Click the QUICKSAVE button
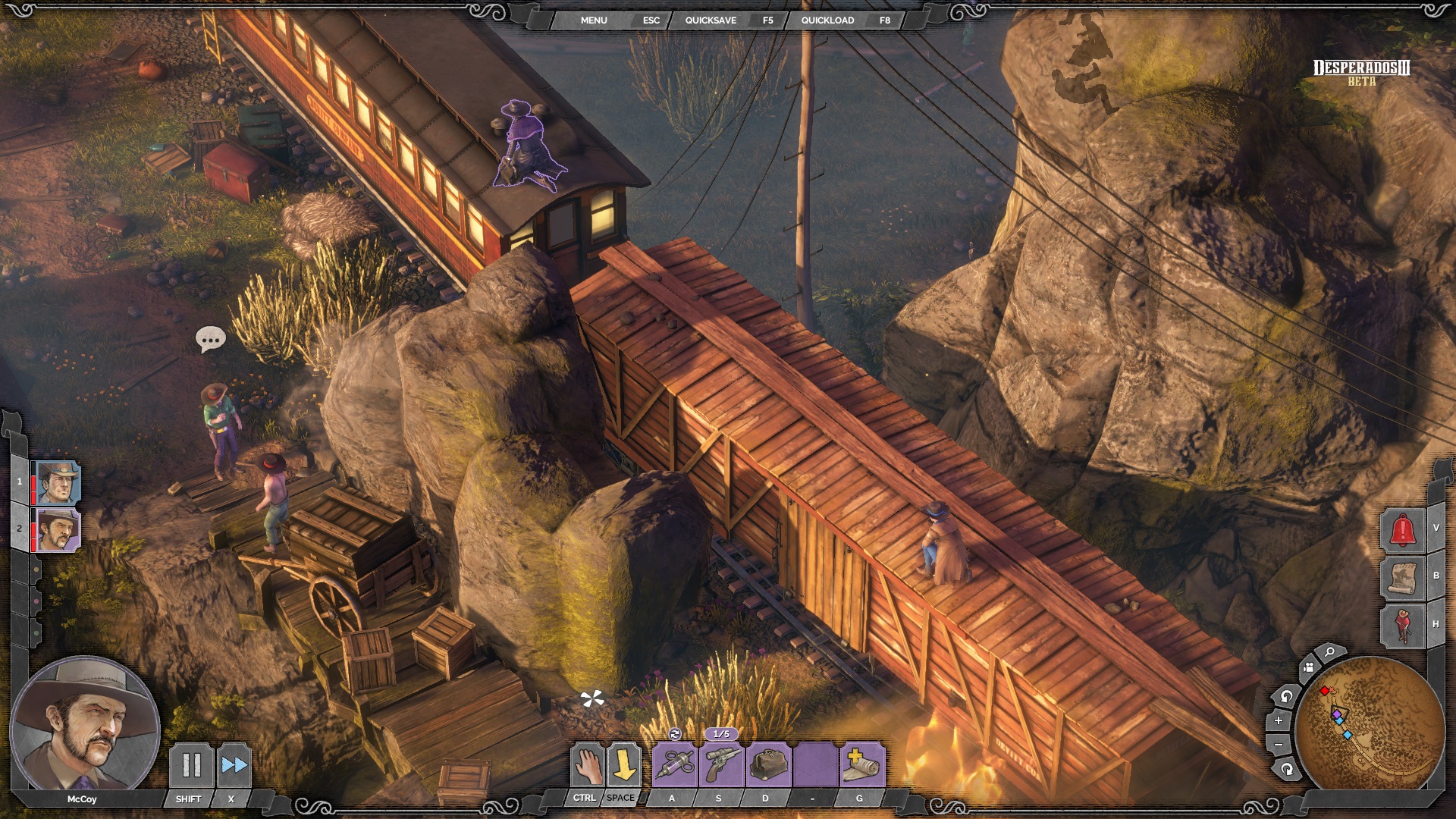The width and height of the screenshot is (1456, 819). pos(711,20)
